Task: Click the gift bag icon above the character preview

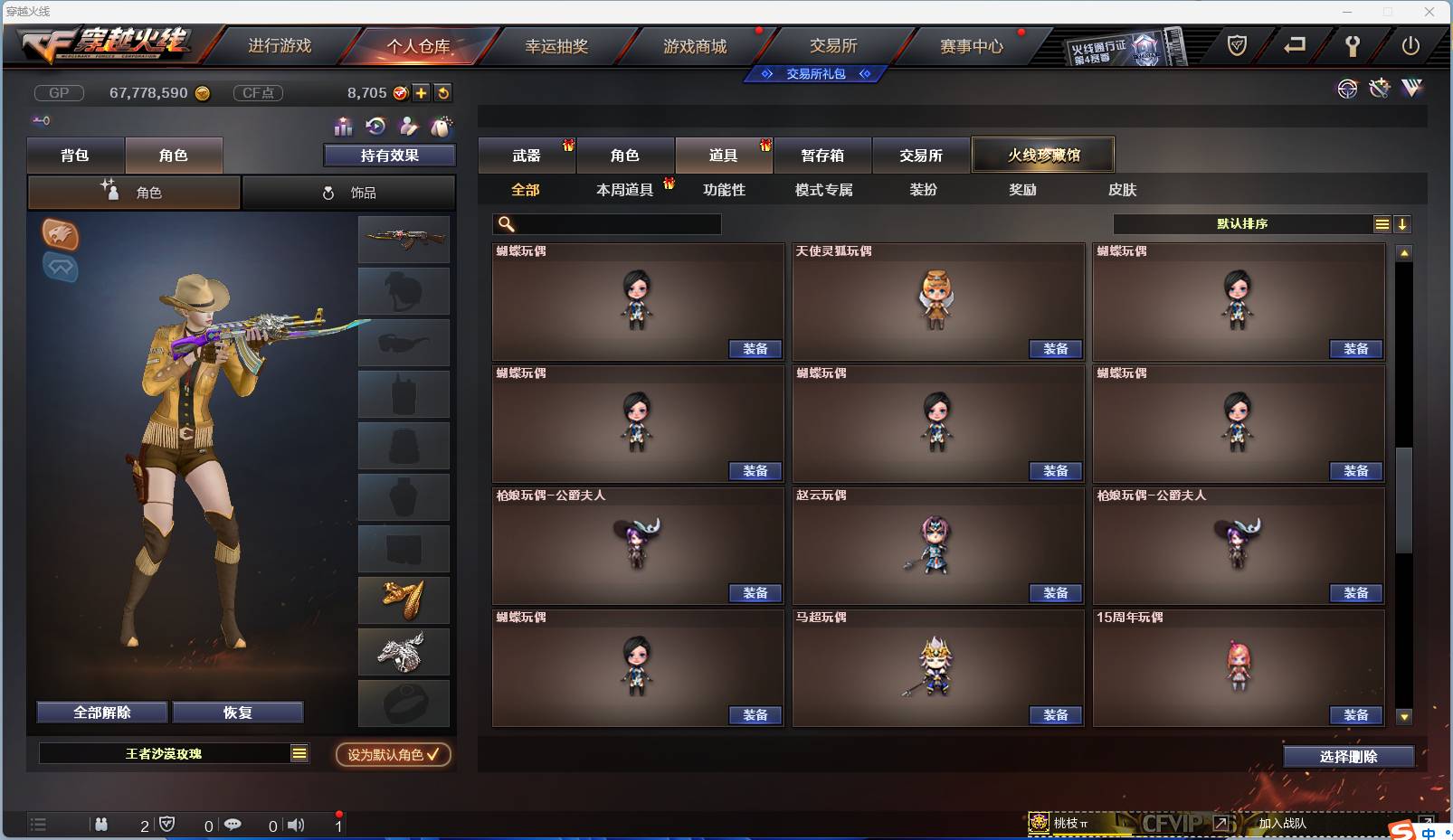Action: [442, 127]
